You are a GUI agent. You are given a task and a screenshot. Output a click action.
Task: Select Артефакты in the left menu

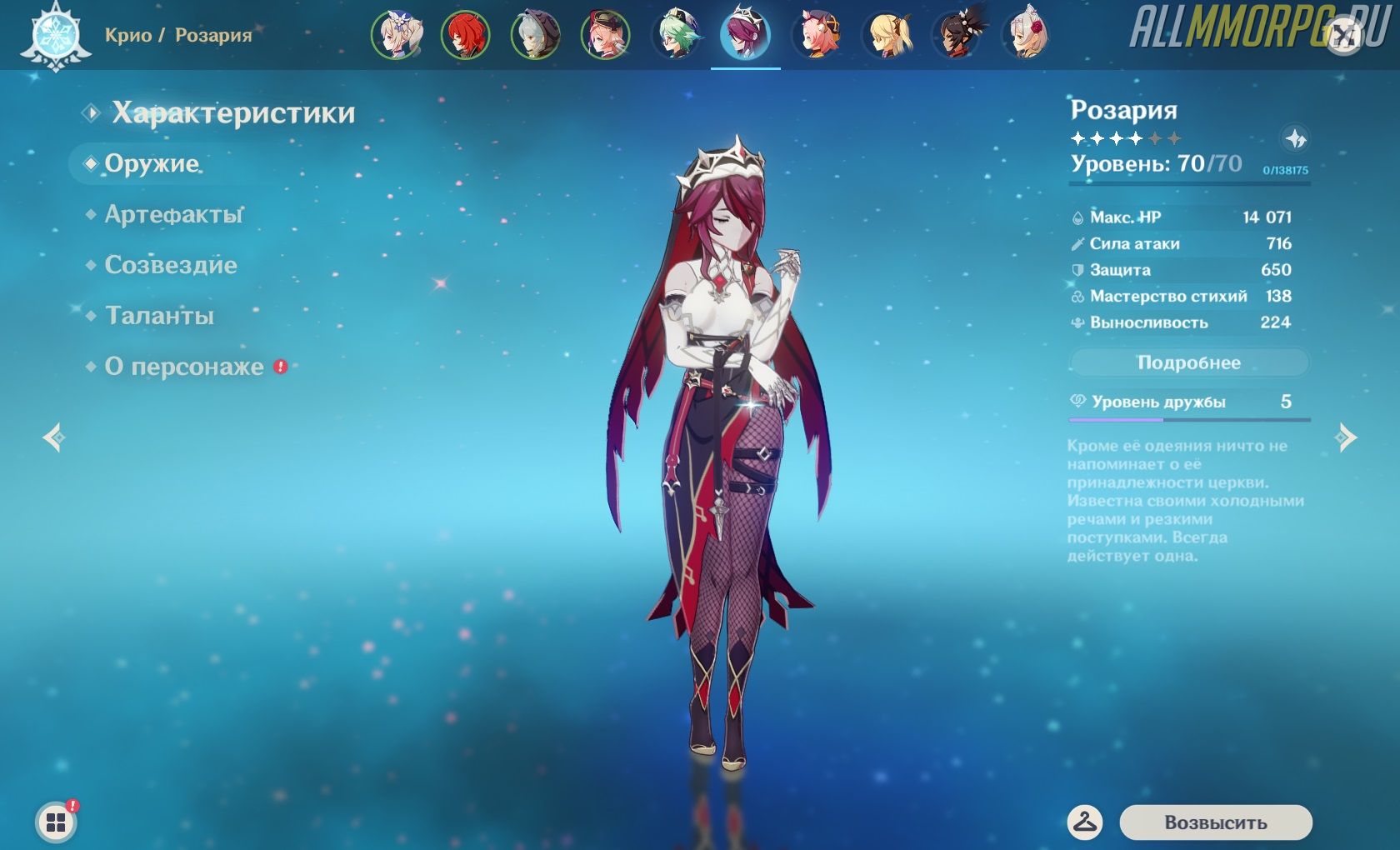coord(173,215)
